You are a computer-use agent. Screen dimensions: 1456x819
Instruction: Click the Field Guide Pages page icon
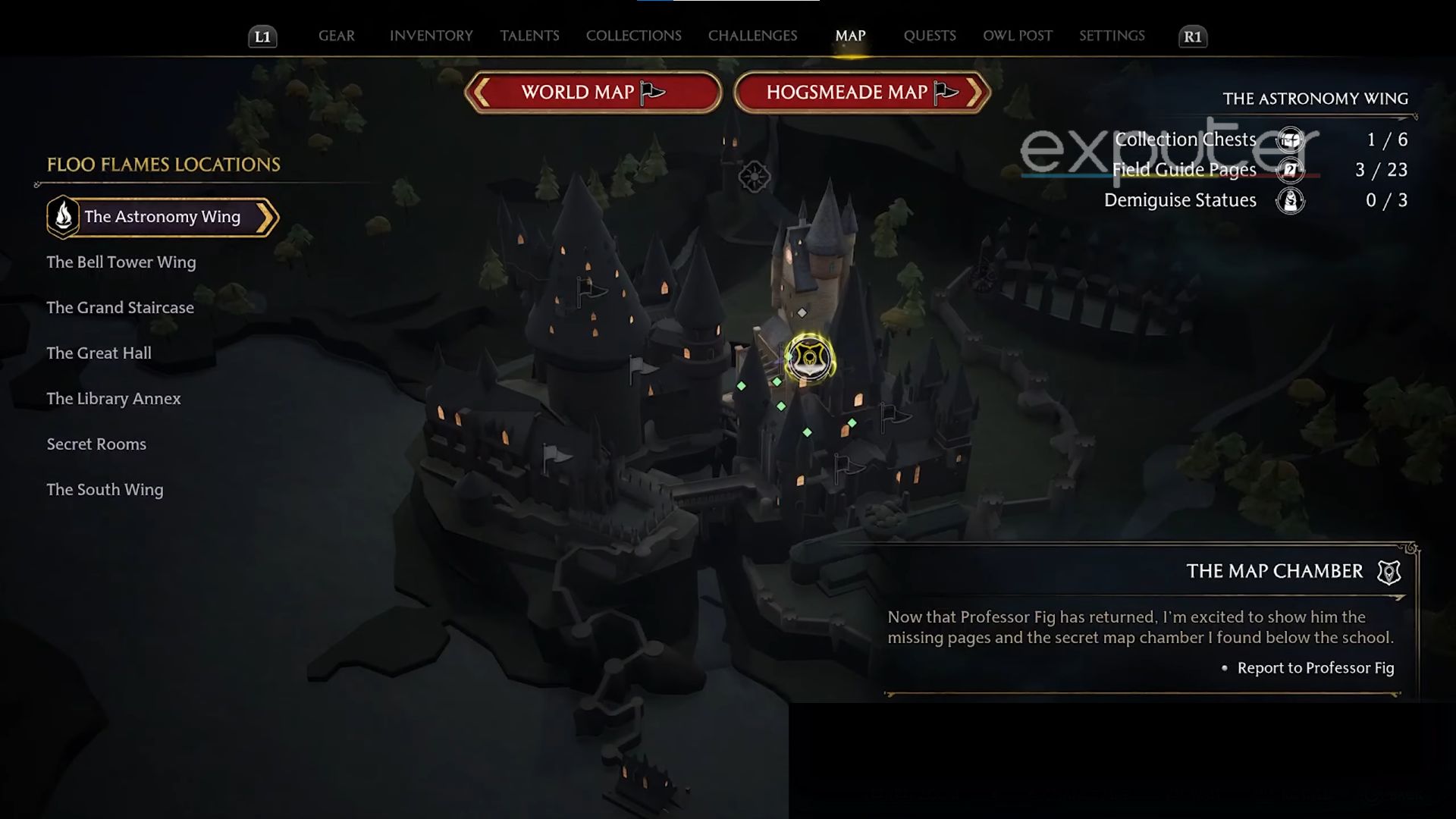click(x=1289, y=170)
